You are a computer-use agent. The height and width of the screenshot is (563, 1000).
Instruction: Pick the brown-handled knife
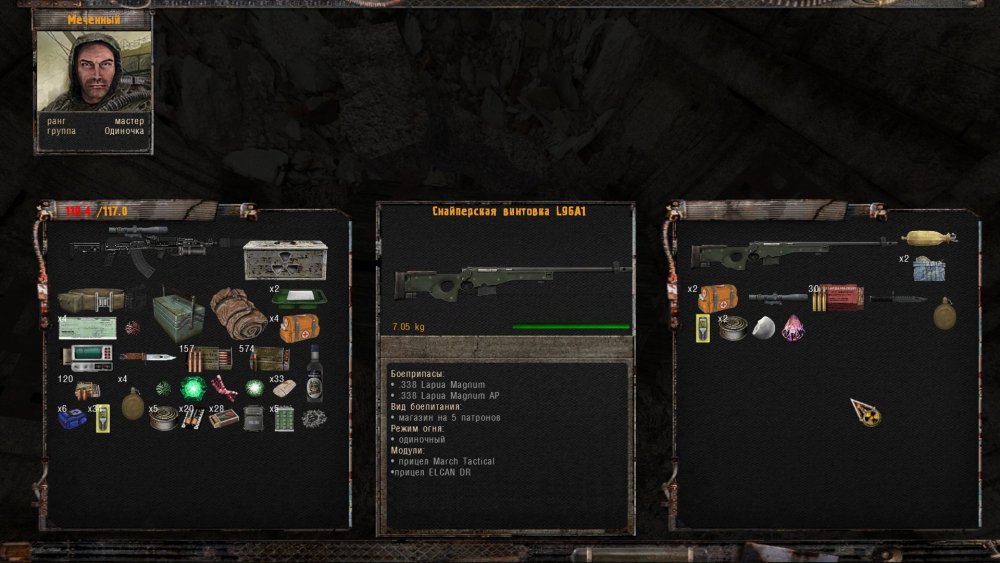click(x=147, y=357)
